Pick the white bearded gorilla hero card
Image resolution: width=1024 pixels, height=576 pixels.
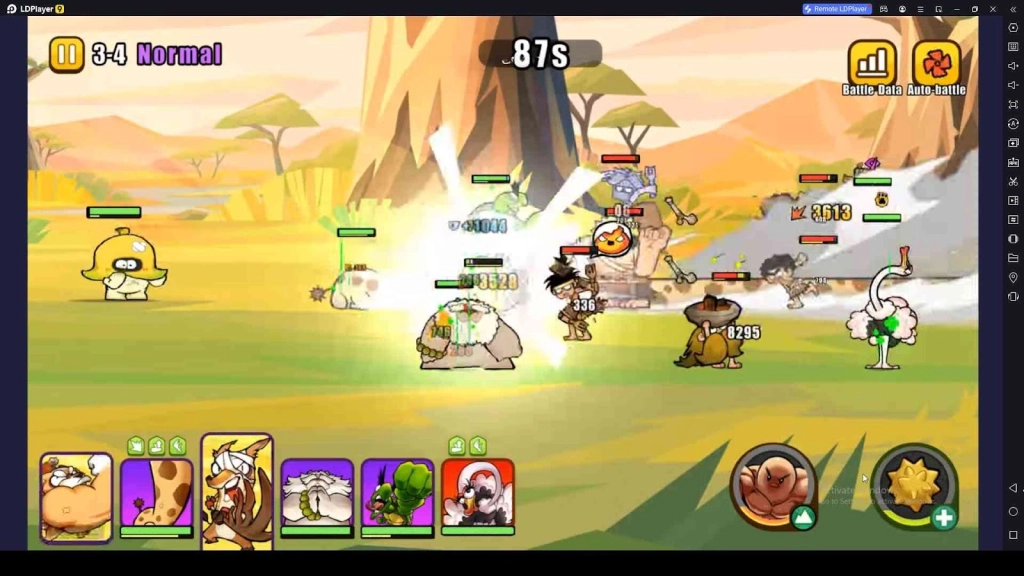tap(317, 493)
